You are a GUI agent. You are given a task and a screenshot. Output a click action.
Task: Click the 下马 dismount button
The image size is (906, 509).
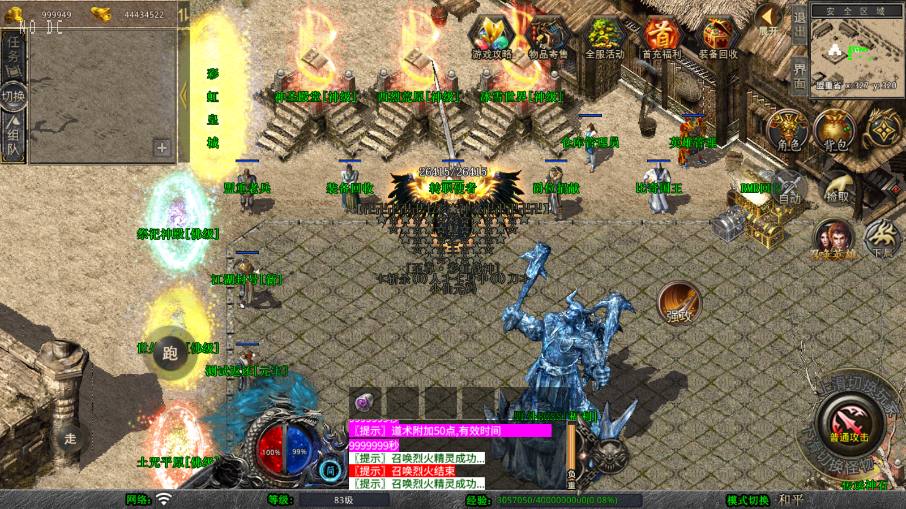(882, 238)
